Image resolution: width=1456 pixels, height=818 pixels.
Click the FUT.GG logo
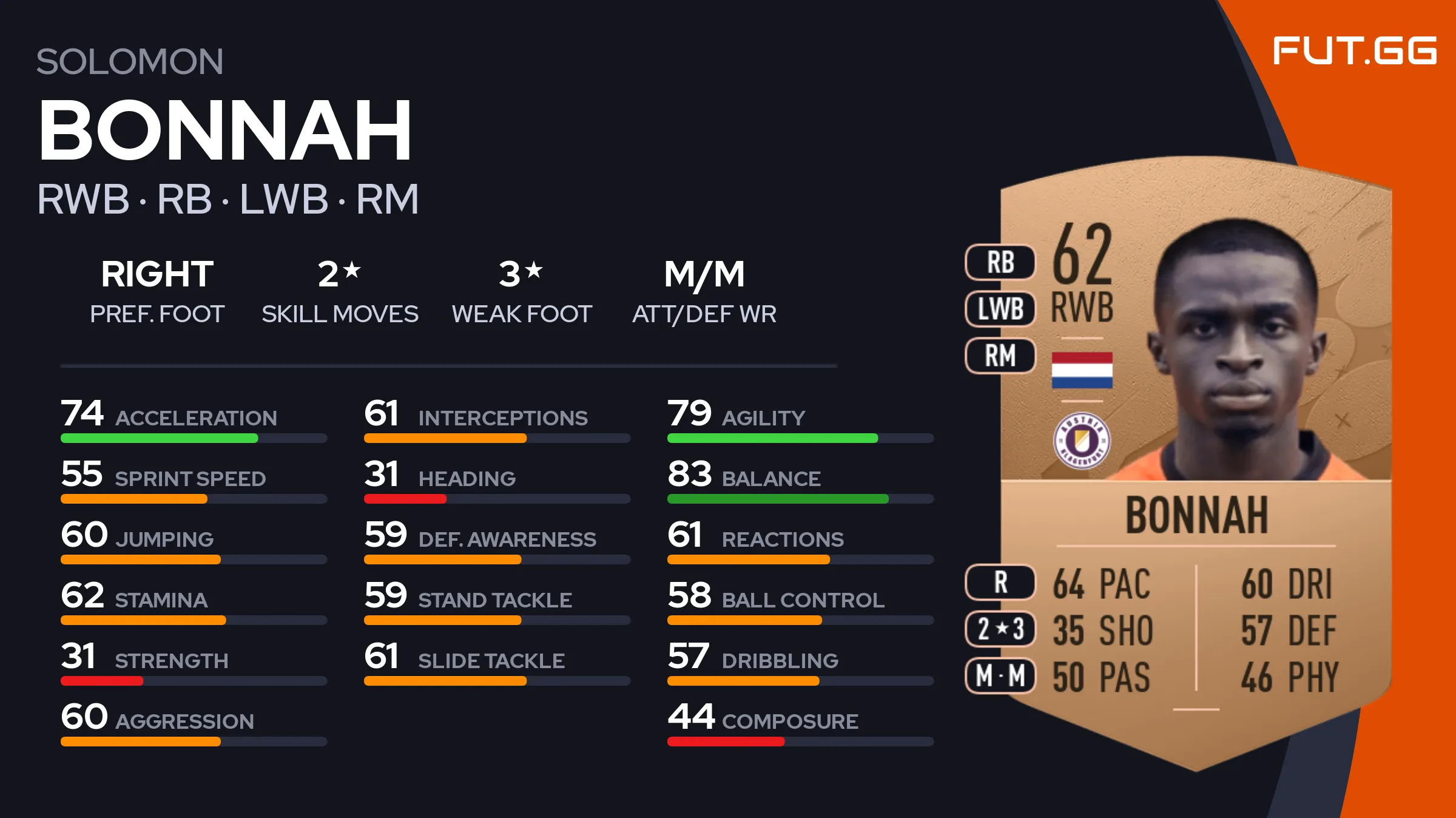pyautogui.click(x=1354, y=51)
